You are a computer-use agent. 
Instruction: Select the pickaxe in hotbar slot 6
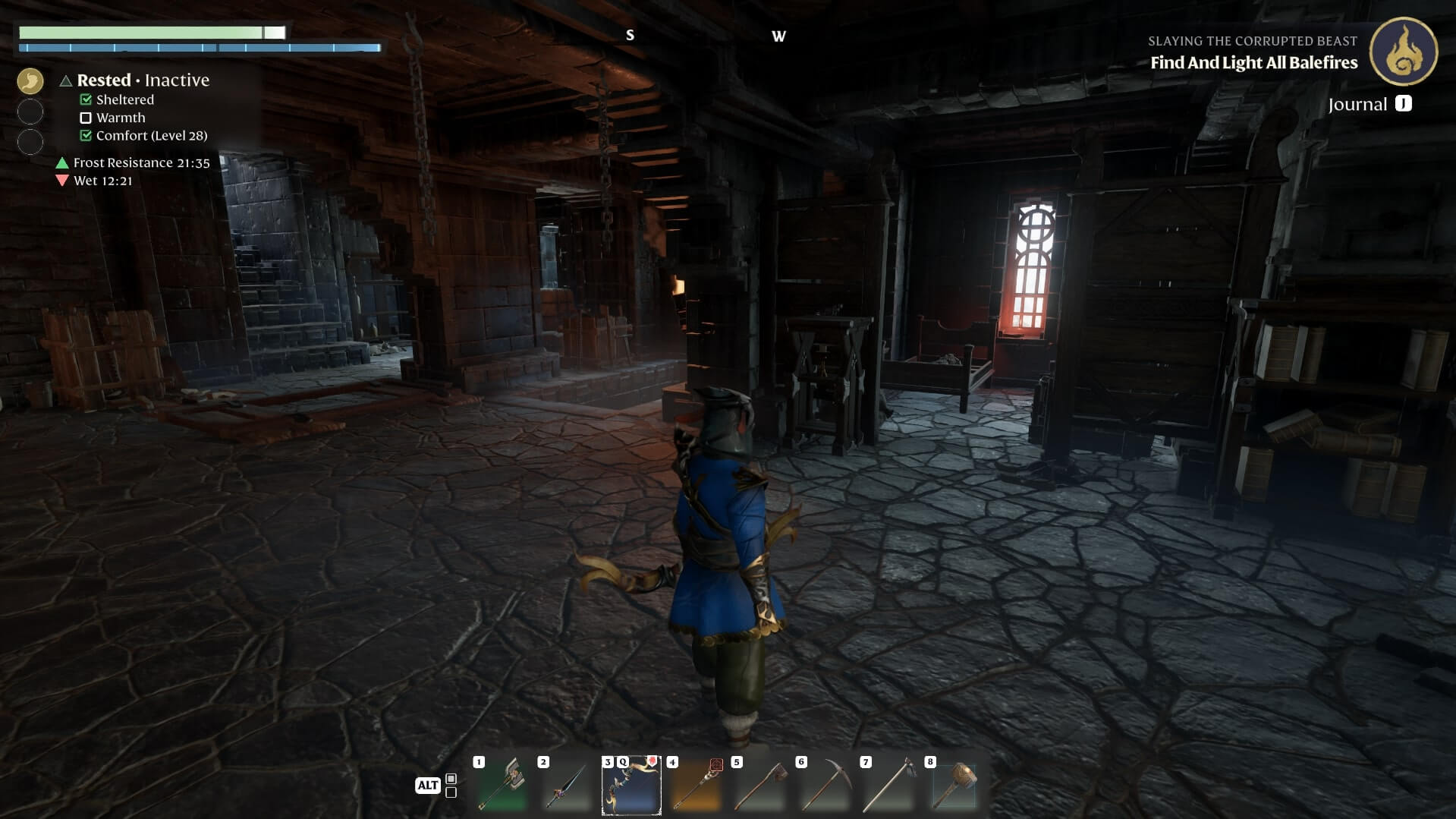pos(825,786)
